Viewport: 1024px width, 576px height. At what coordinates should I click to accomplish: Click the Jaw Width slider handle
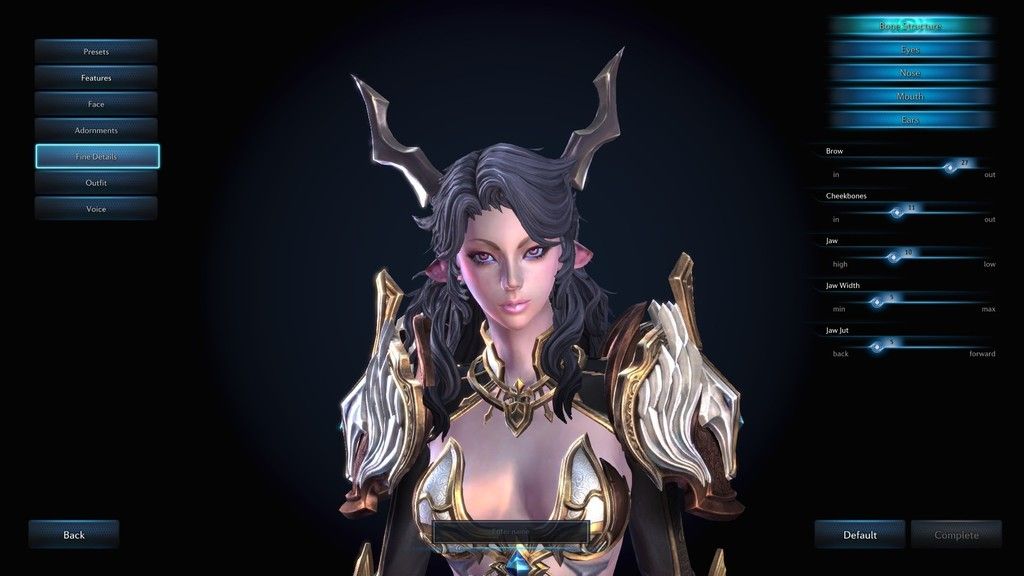(x=877, y=302)
